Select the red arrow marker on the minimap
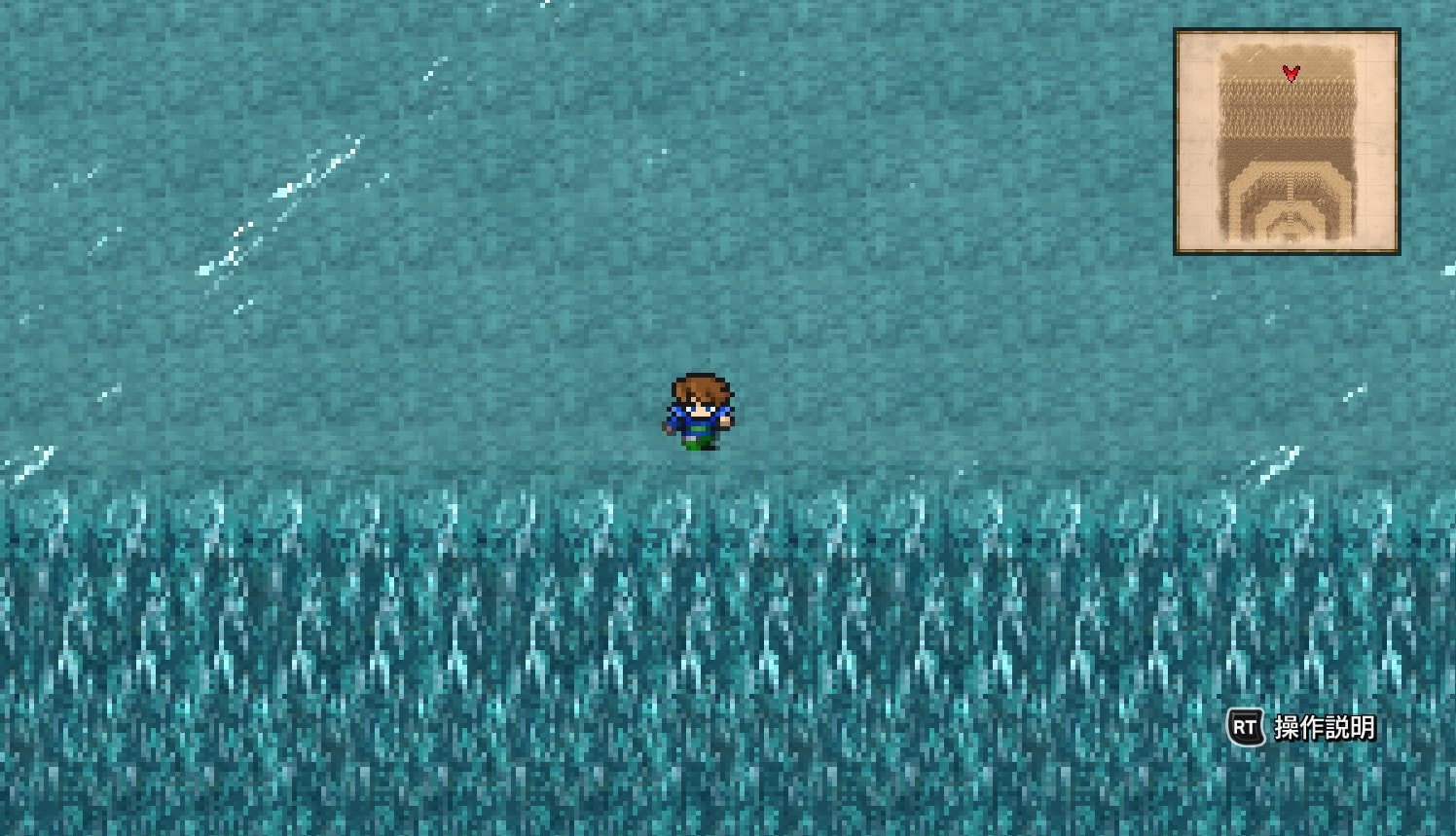The width and height of the screenshot is (1456, 836). (1292, 72)
